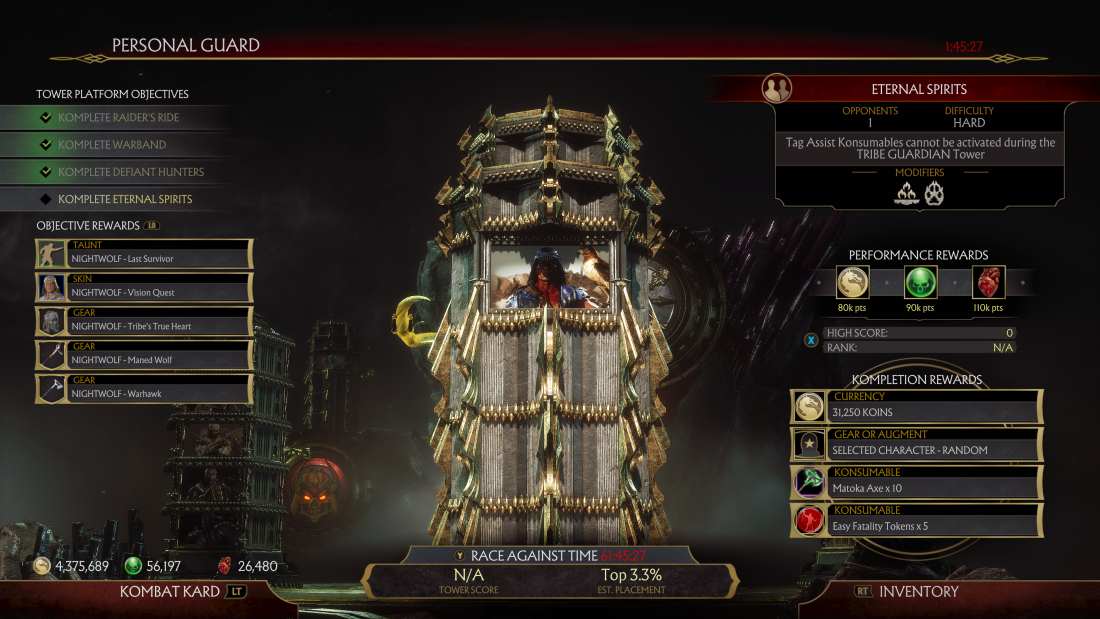Image resolution: width=1100 pixels, height=619 pixels.
Task: Select the Last Survivor taunt reward
Action: coord(145,253)
